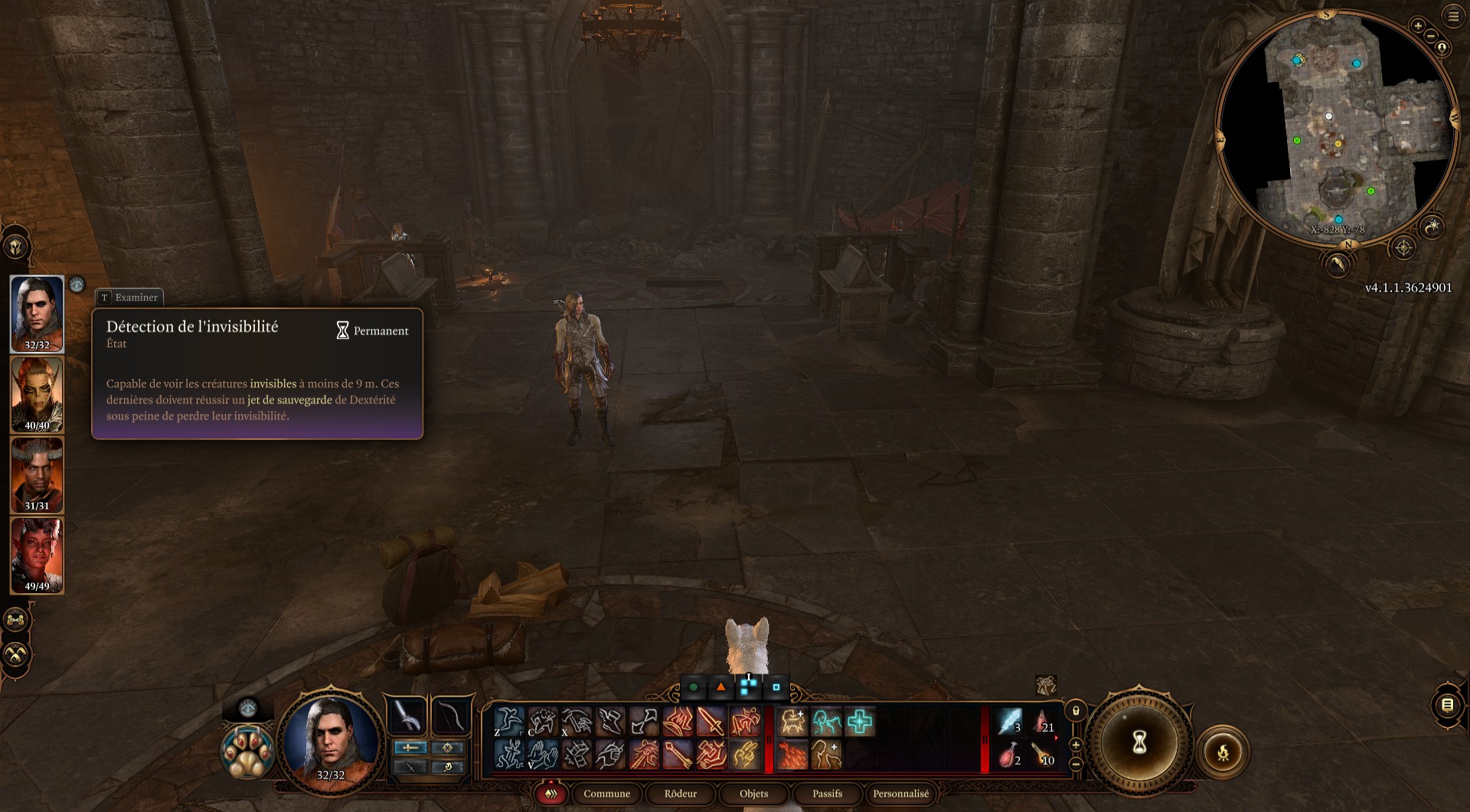Screen dimensions: 1470x812
Task: Open the game menu at top right
Action: (1453, 16)
